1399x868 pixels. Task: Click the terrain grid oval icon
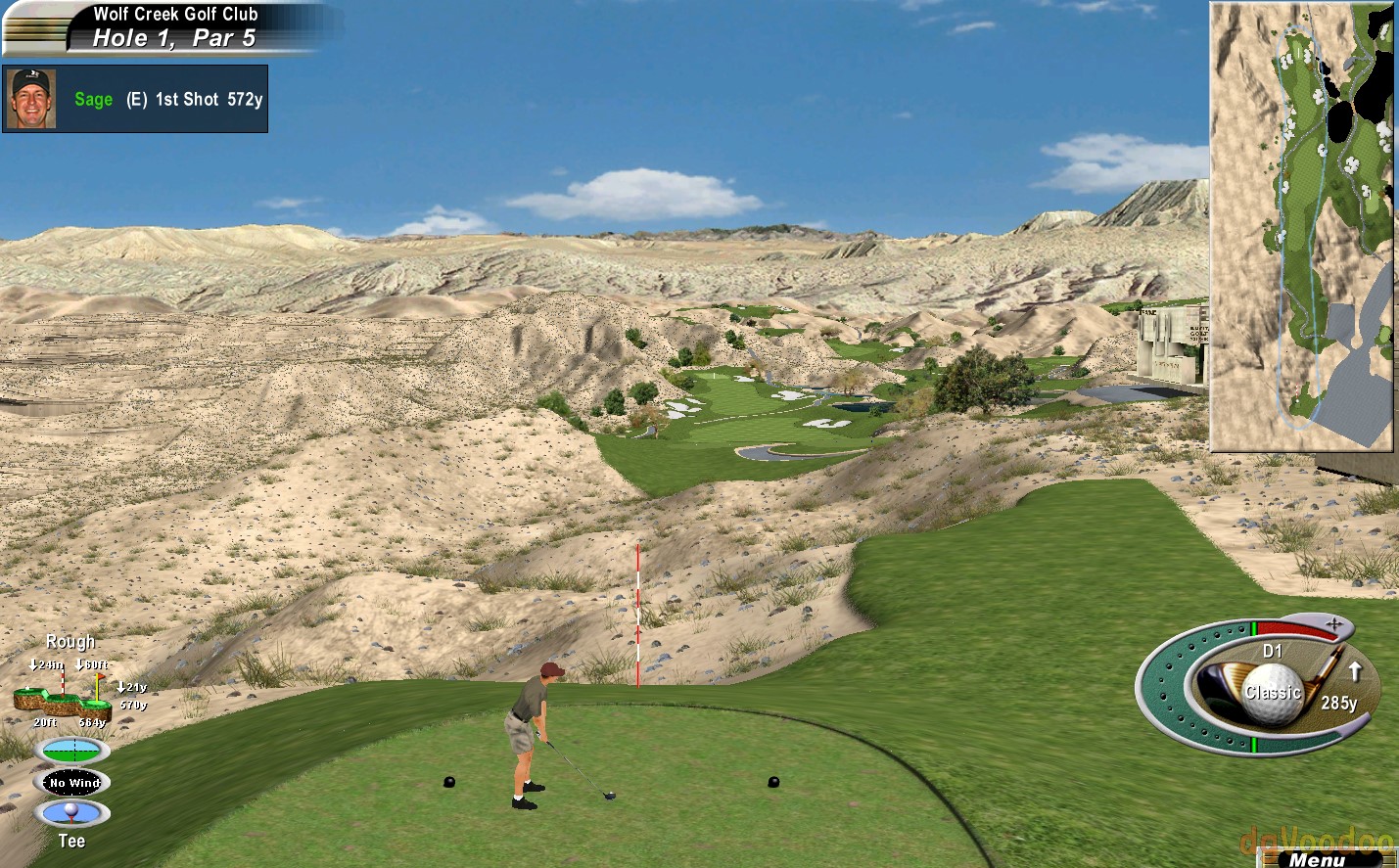click(72, 751)
